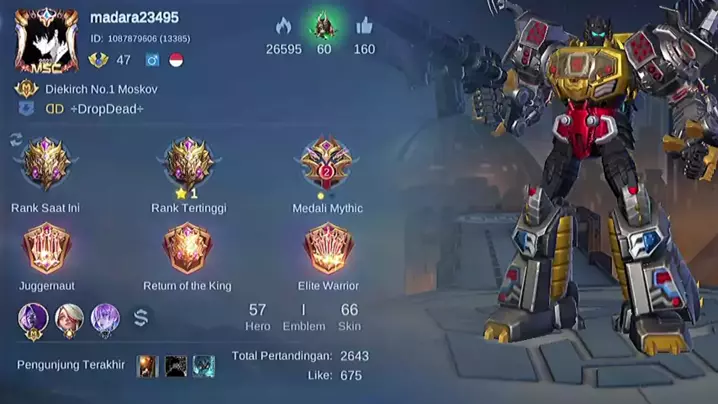This screenshot has height=404, width=718.
Task: Select the Return of the King badge
Action: [186, 247]
